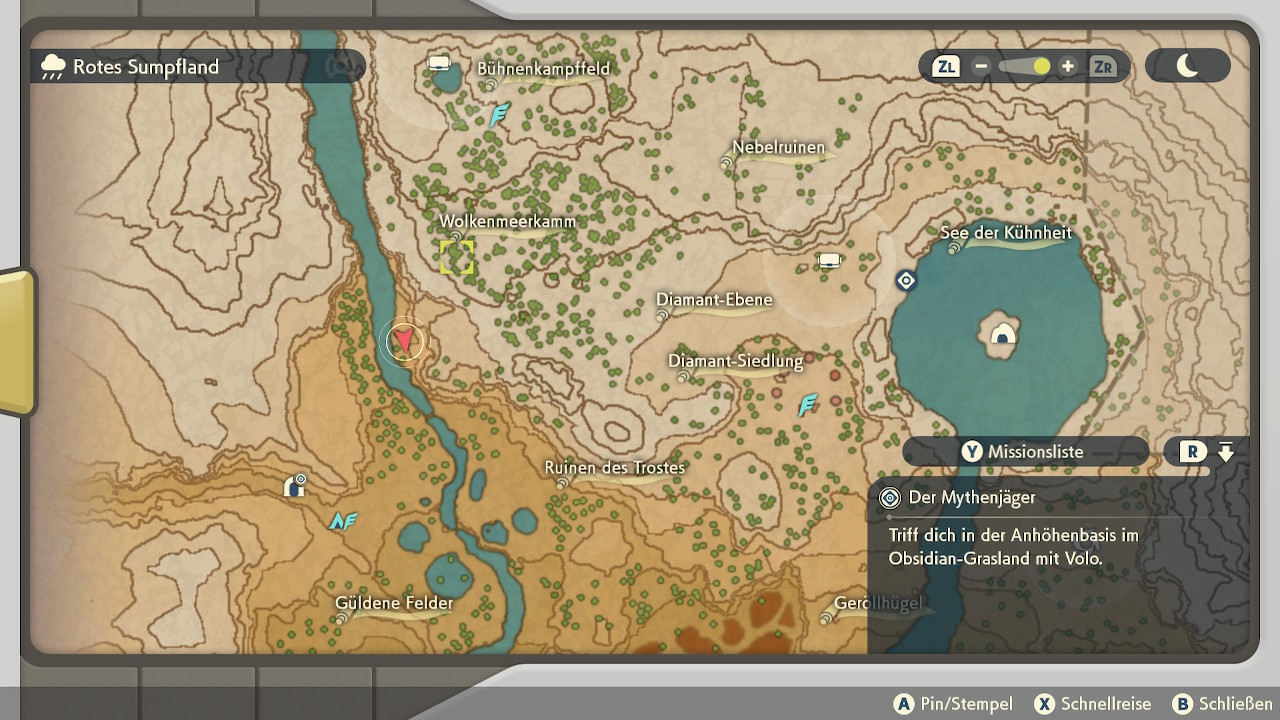Viewport: 1280px width, 720px height.
Task: Select the Diamant-Siedlung location marker
Action: click(736, 362)
